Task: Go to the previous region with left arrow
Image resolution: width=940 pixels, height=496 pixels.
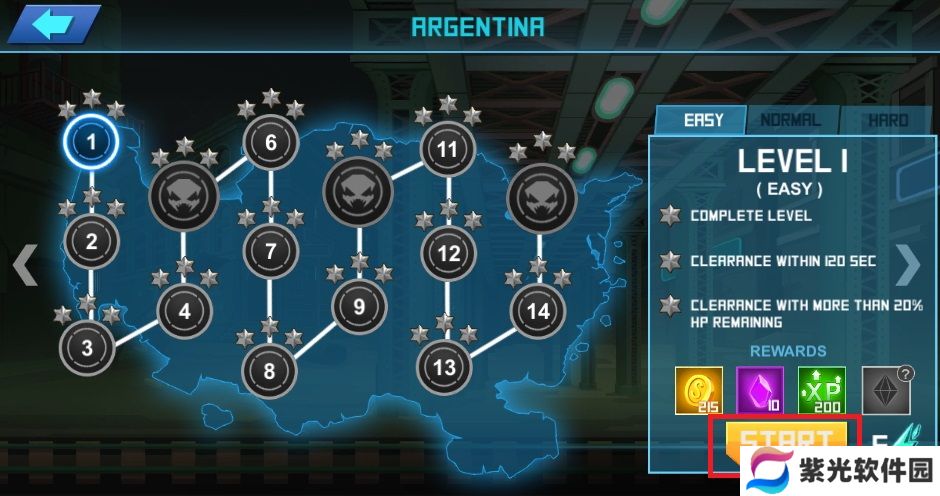Action: [26, 265]
